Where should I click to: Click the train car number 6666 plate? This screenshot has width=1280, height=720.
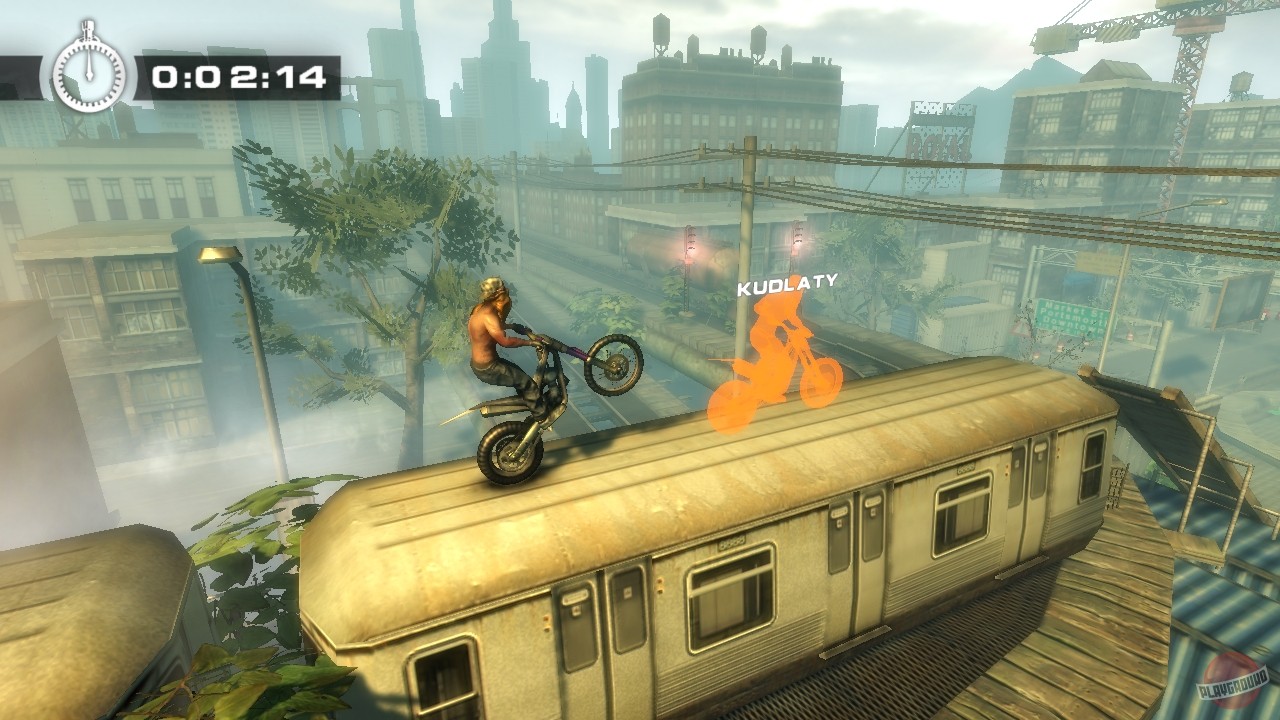(x=731, y=543)
